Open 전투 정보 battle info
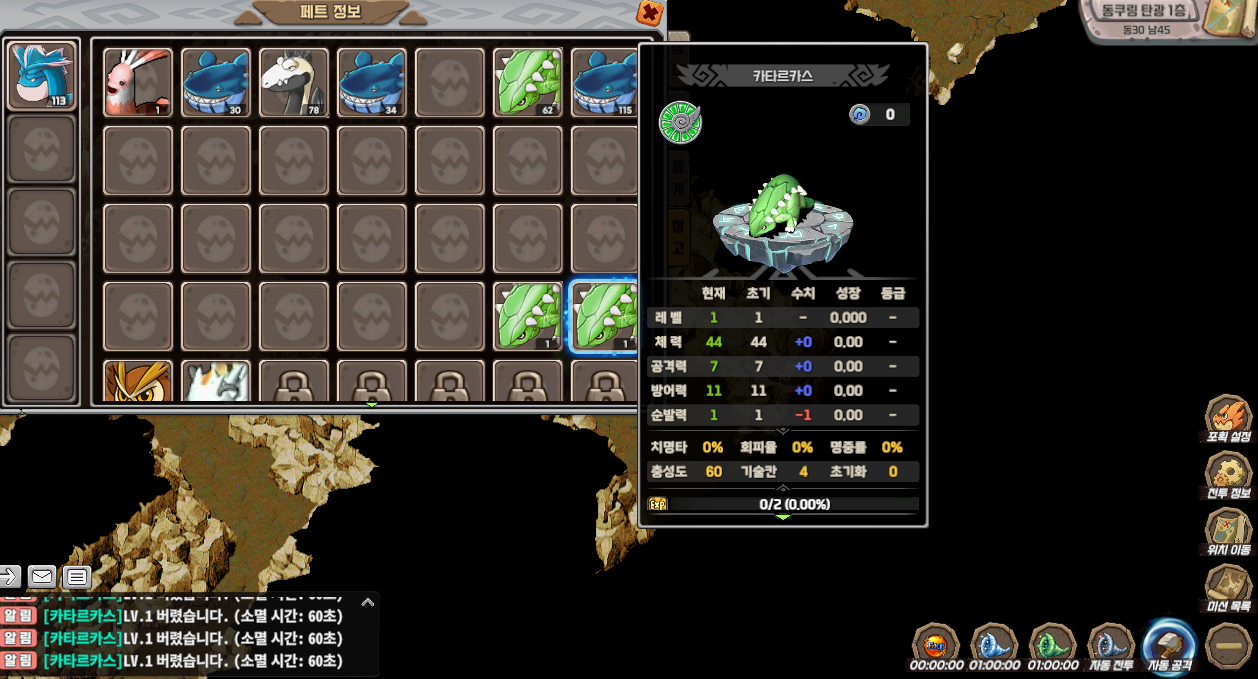This screenshot has width=1258, height=679. tap(1228, 475)
